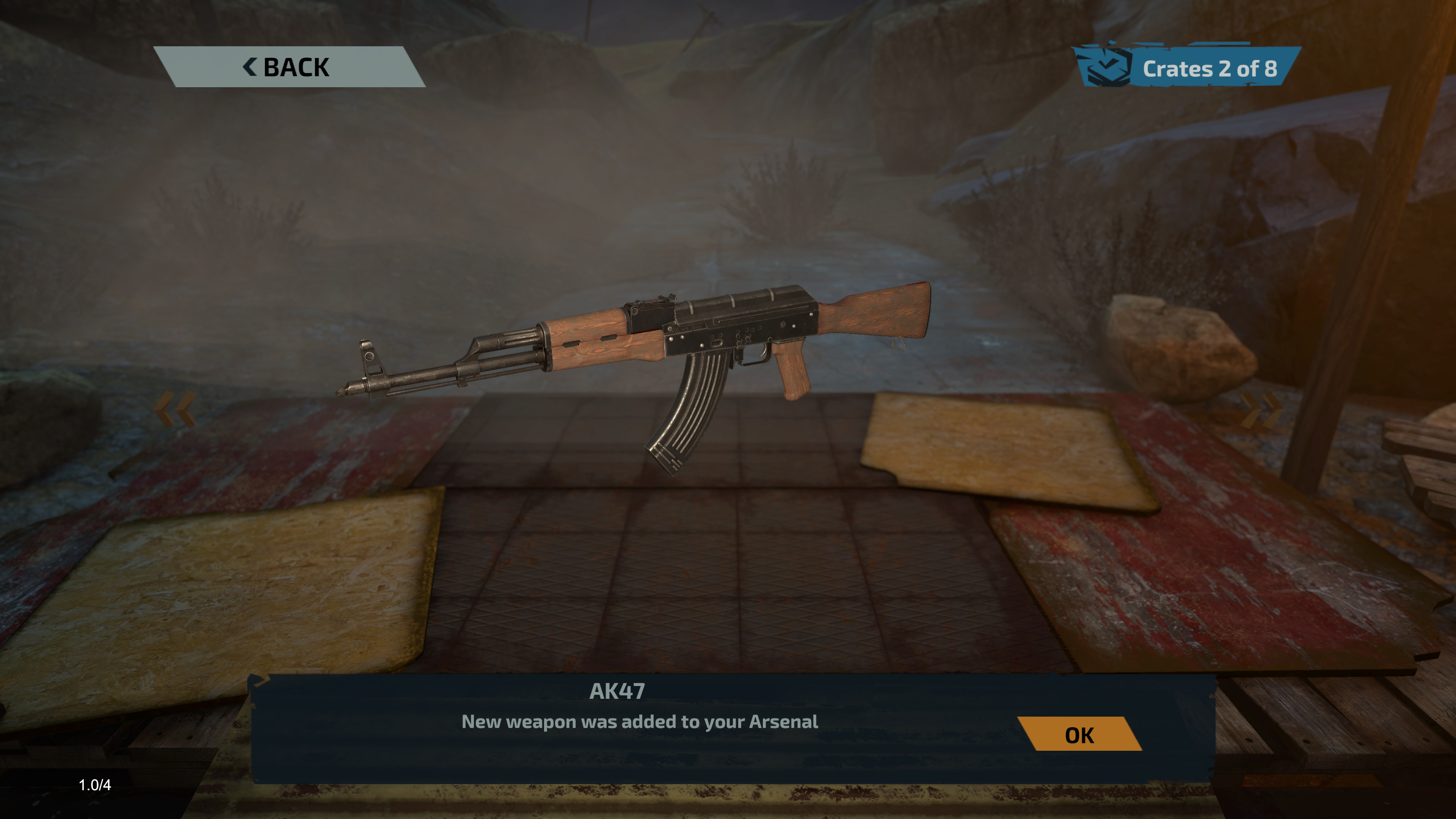Show previous weapon with left double arrow

click(175, 409)
